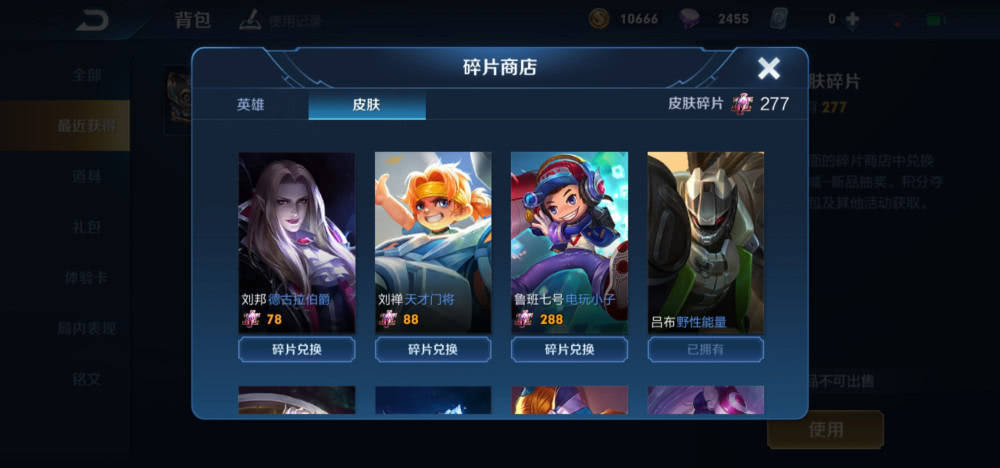Click the 使用 button

pos(825,429)
